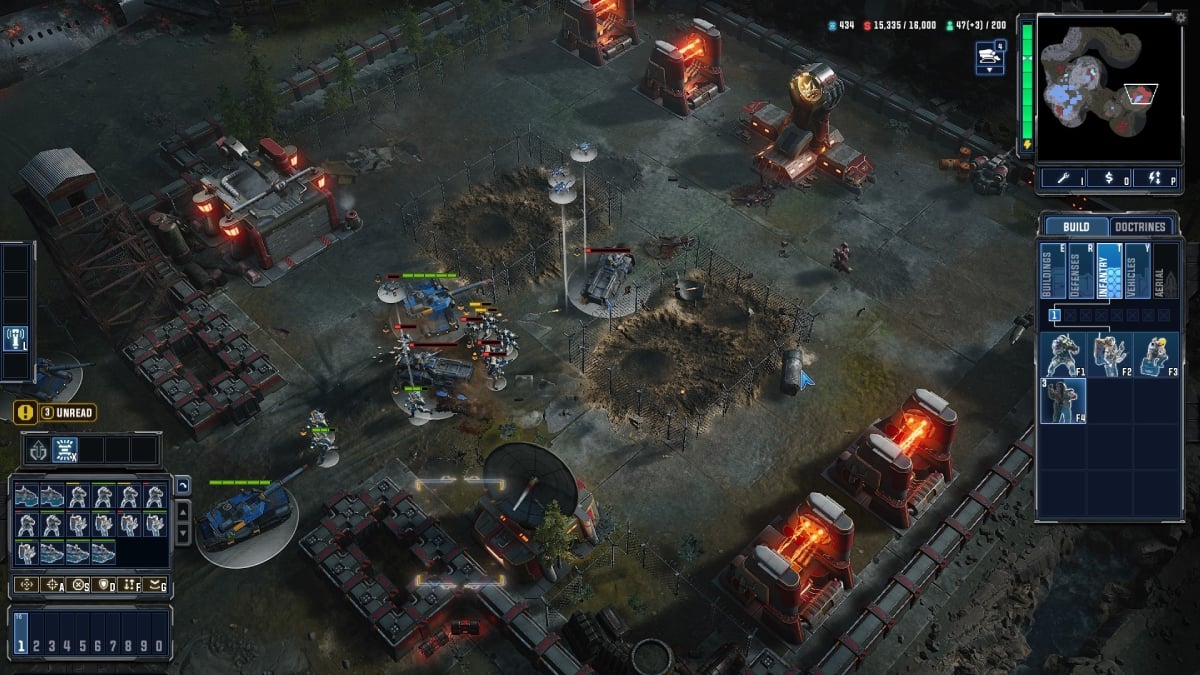Issue the stop command marked S
The width and height of the screenshot is (1200, 675).
[x=78, y=585]
